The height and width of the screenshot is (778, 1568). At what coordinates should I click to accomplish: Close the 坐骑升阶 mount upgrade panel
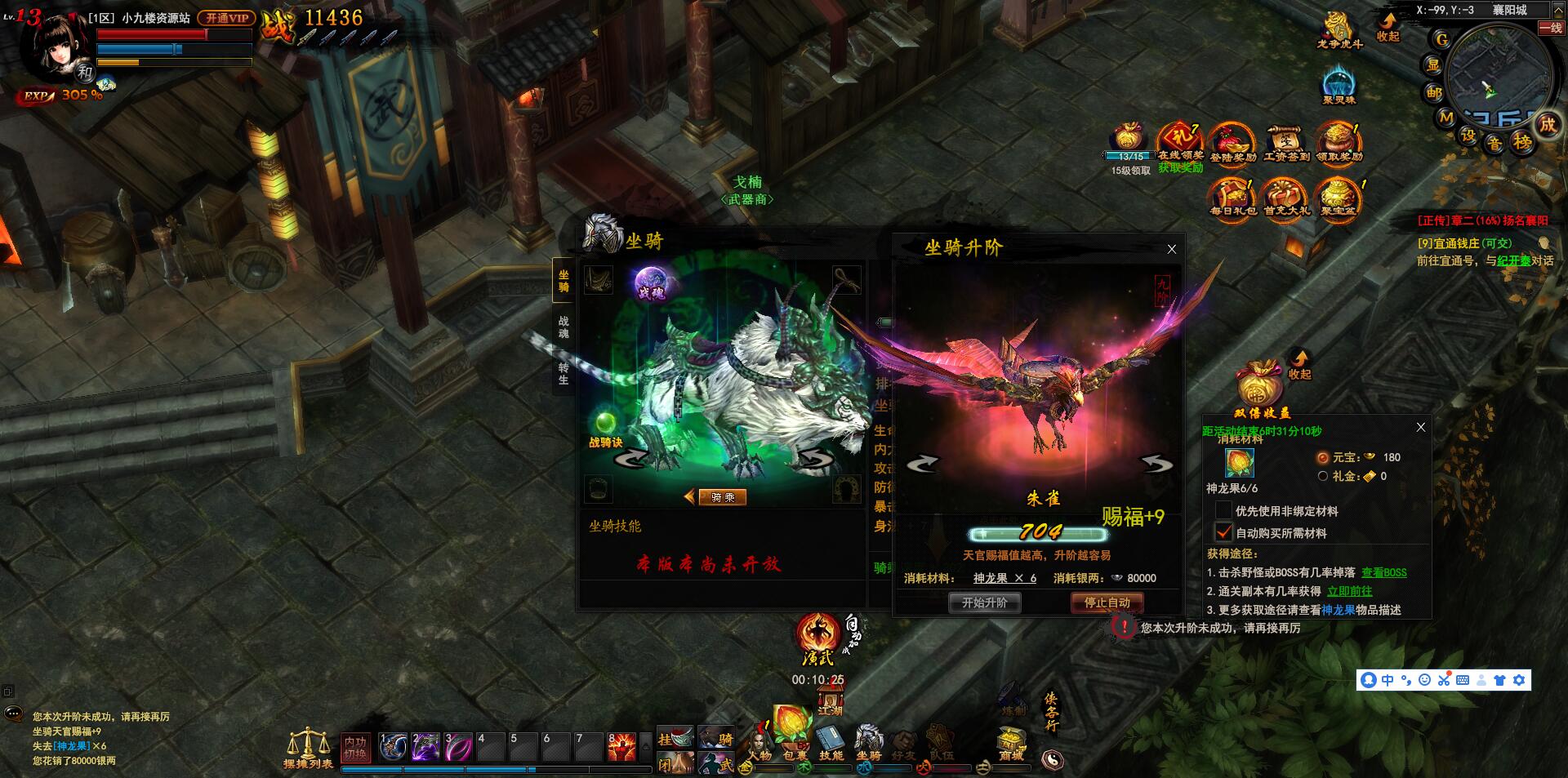1172,249
